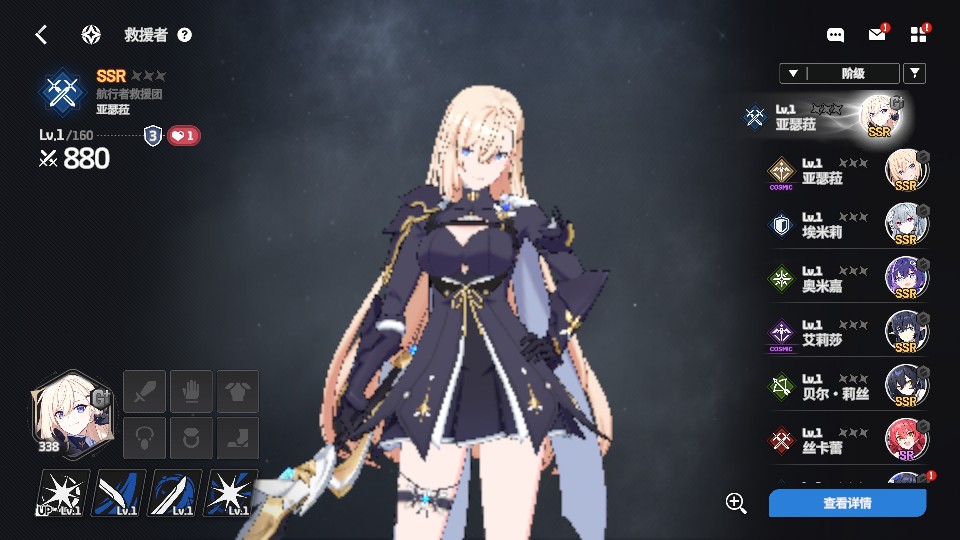Open the funnel filter button
The height and width of the screenshot is (540, 960).
point(914,73)
